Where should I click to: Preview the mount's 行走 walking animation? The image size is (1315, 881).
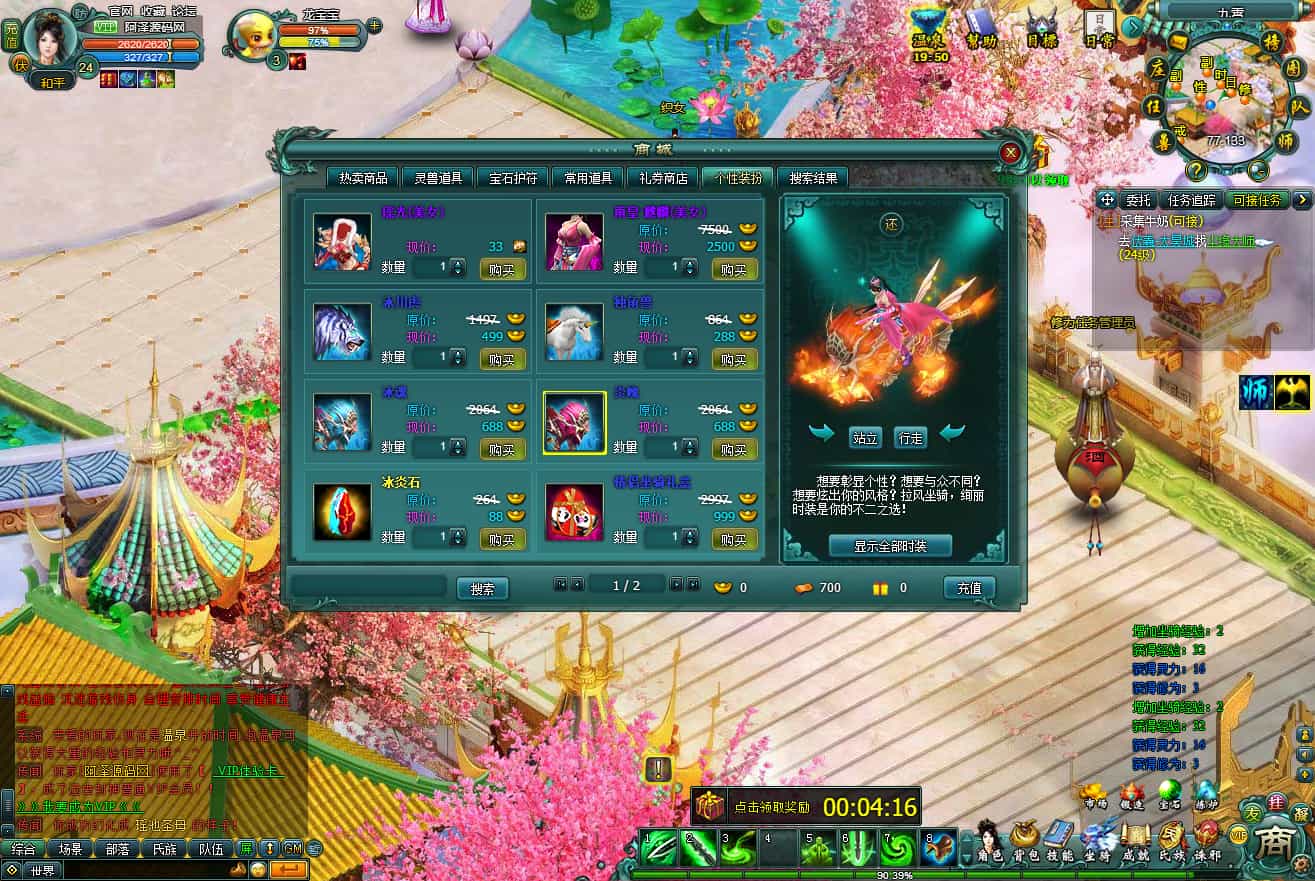coord(910,437)
